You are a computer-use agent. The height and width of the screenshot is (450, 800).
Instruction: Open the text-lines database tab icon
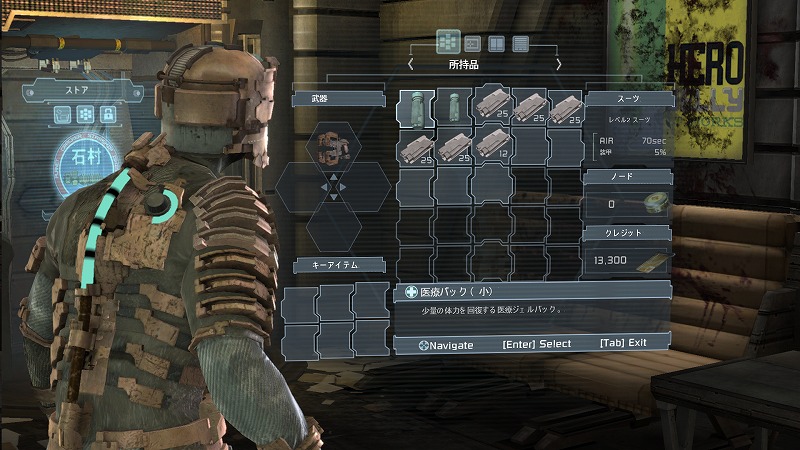520,43
